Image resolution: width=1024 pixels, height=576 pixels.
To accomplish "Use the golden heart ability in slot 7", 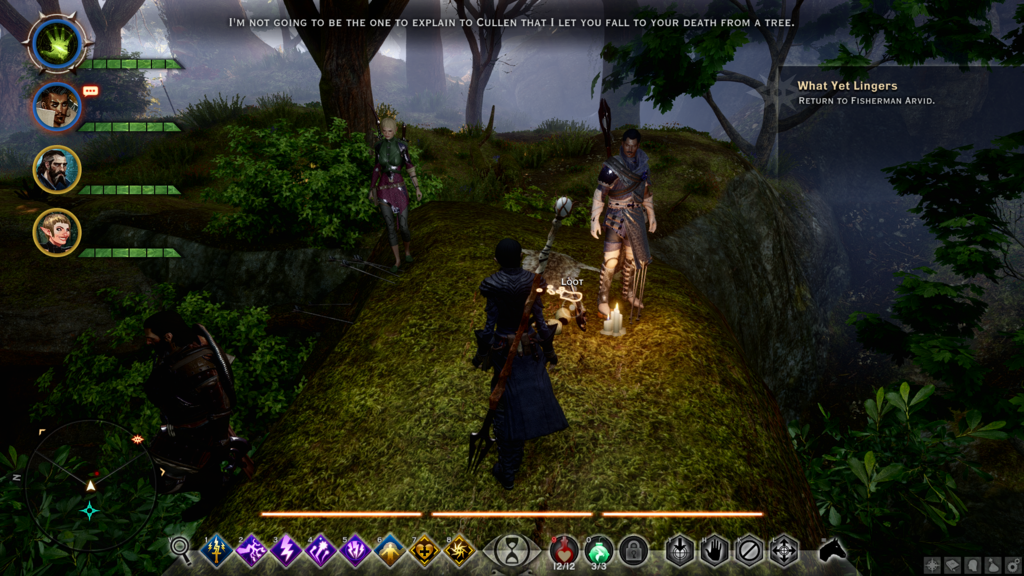I will (426, 550).
